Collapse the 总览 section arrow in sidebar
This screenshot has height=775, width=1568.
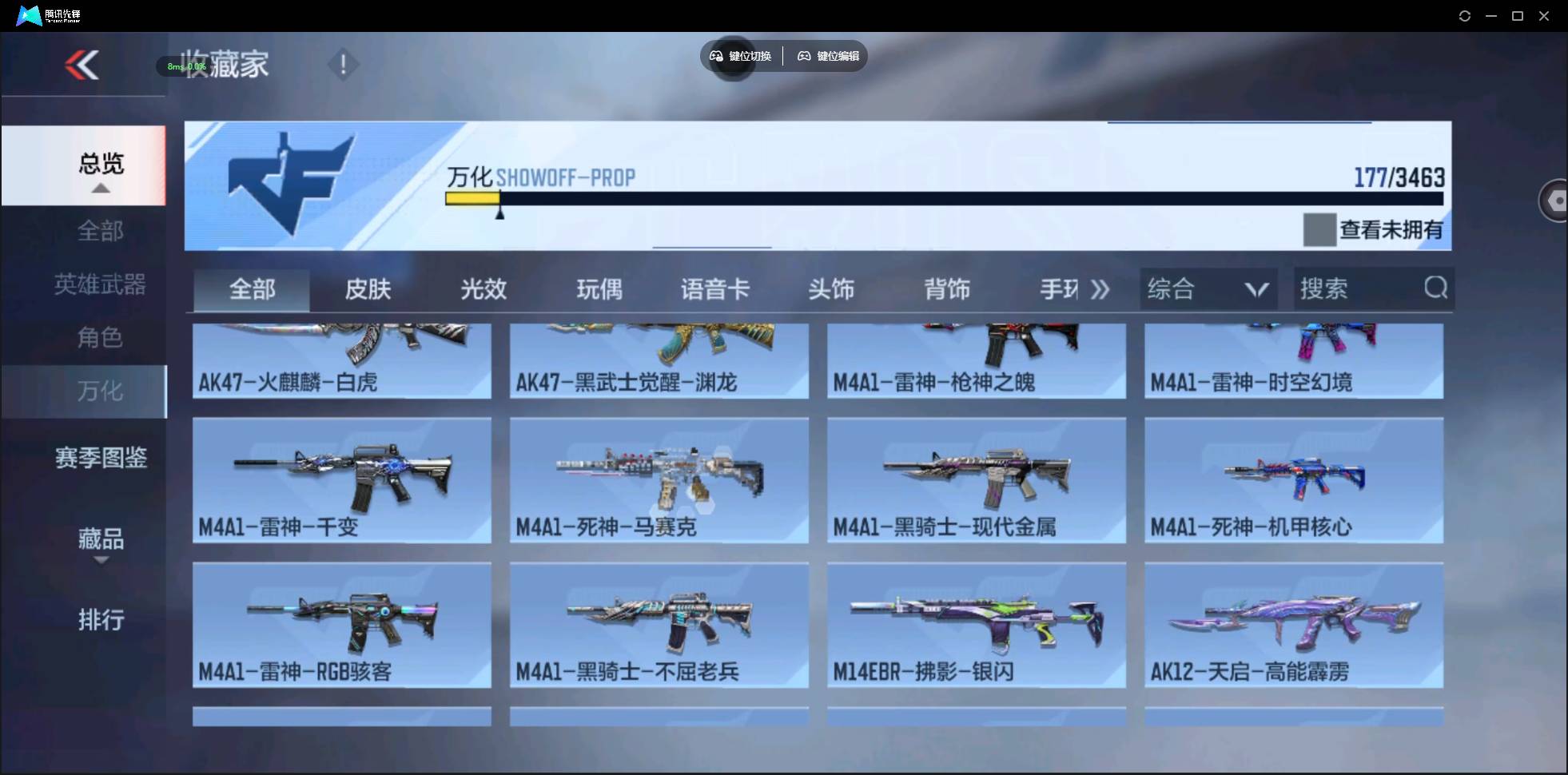[x=100, y=189]
